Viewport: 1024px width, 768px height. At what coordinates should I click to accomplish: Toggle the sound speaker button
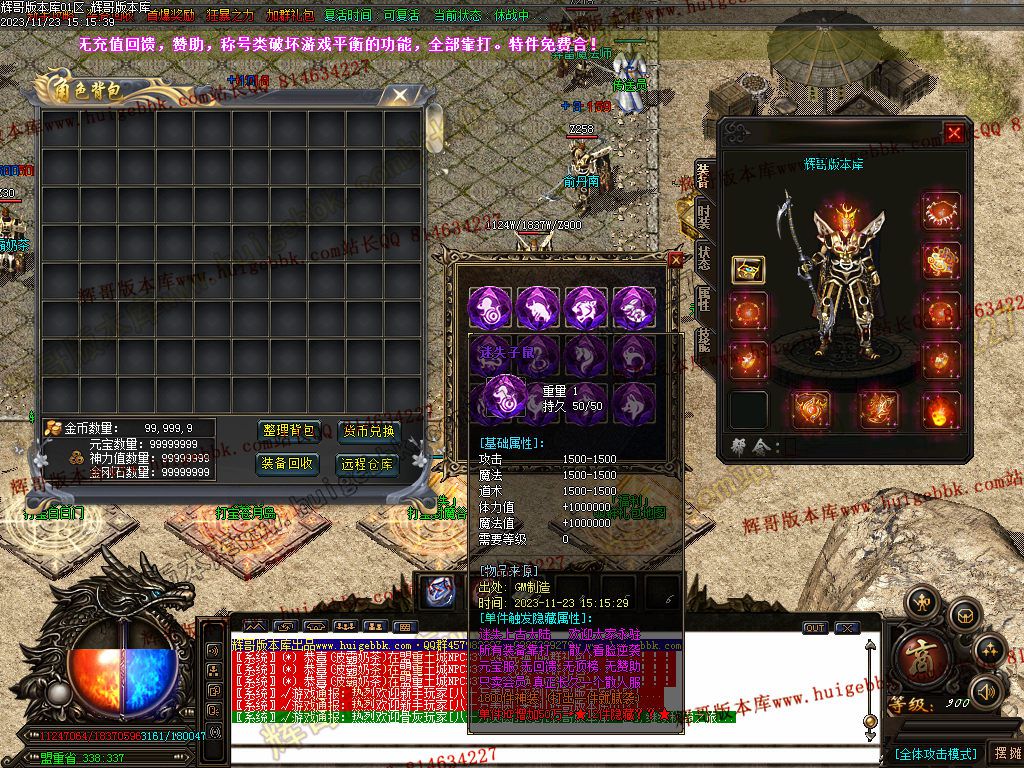[987, 690]
